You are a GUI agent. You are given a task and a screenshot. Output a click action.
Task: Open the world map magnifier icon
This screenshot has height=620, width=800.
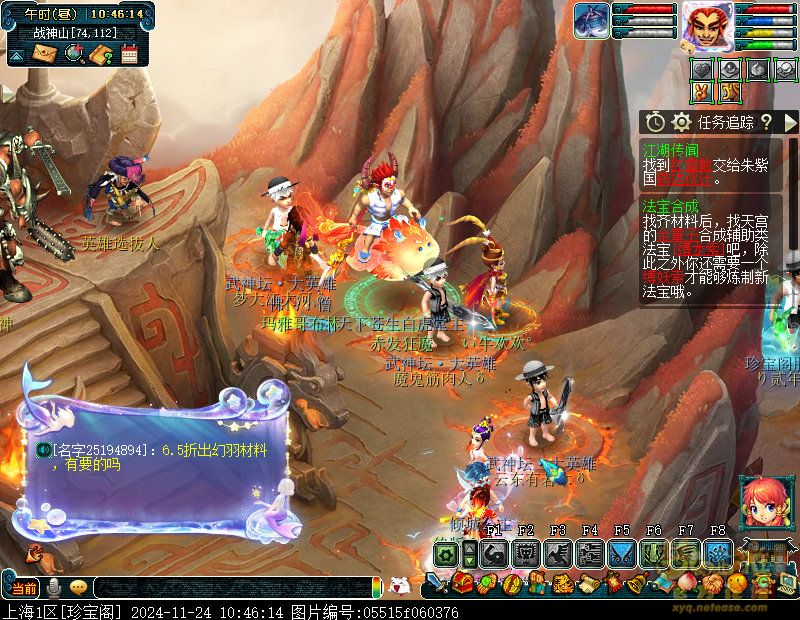point(73,54)
